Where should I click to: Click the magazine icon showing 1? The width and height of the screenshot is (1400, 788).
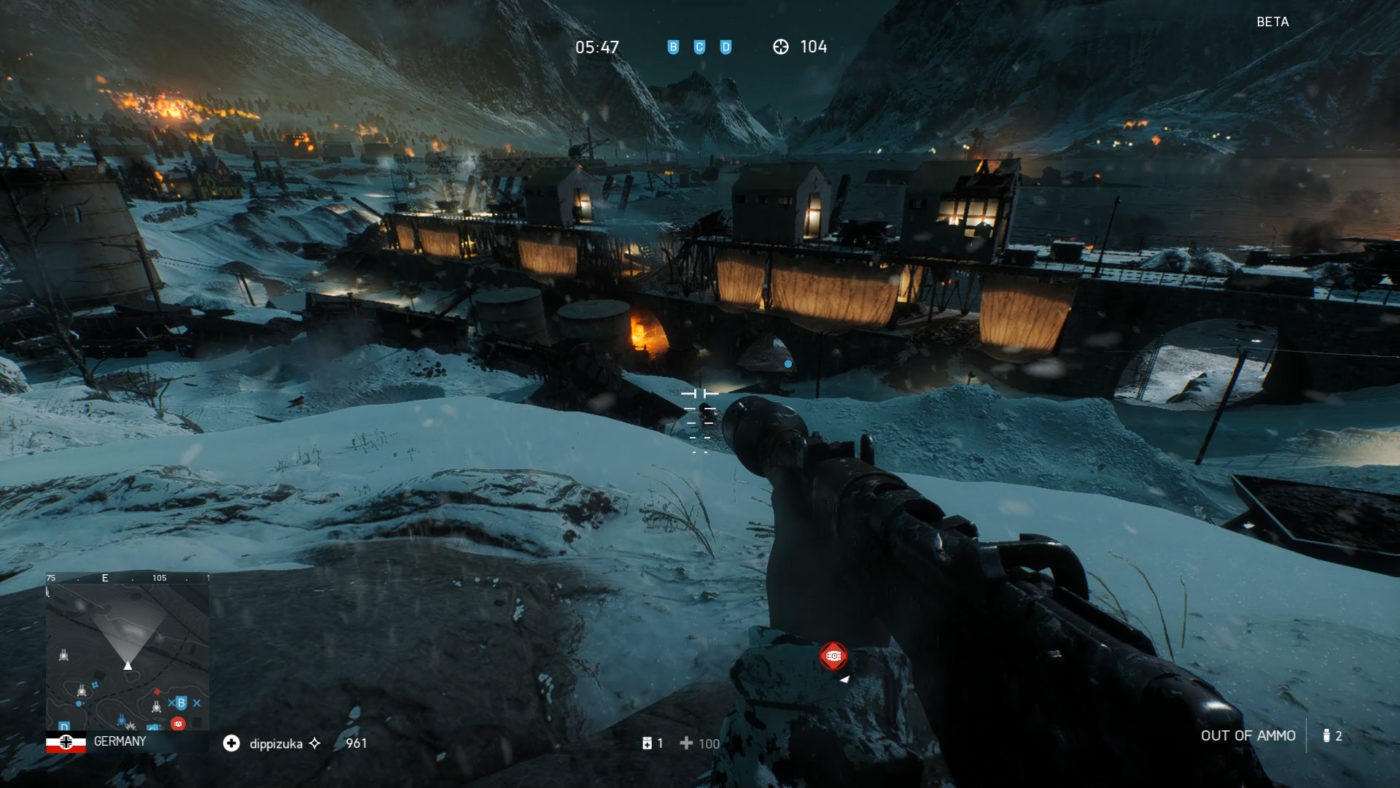[647, 742]
